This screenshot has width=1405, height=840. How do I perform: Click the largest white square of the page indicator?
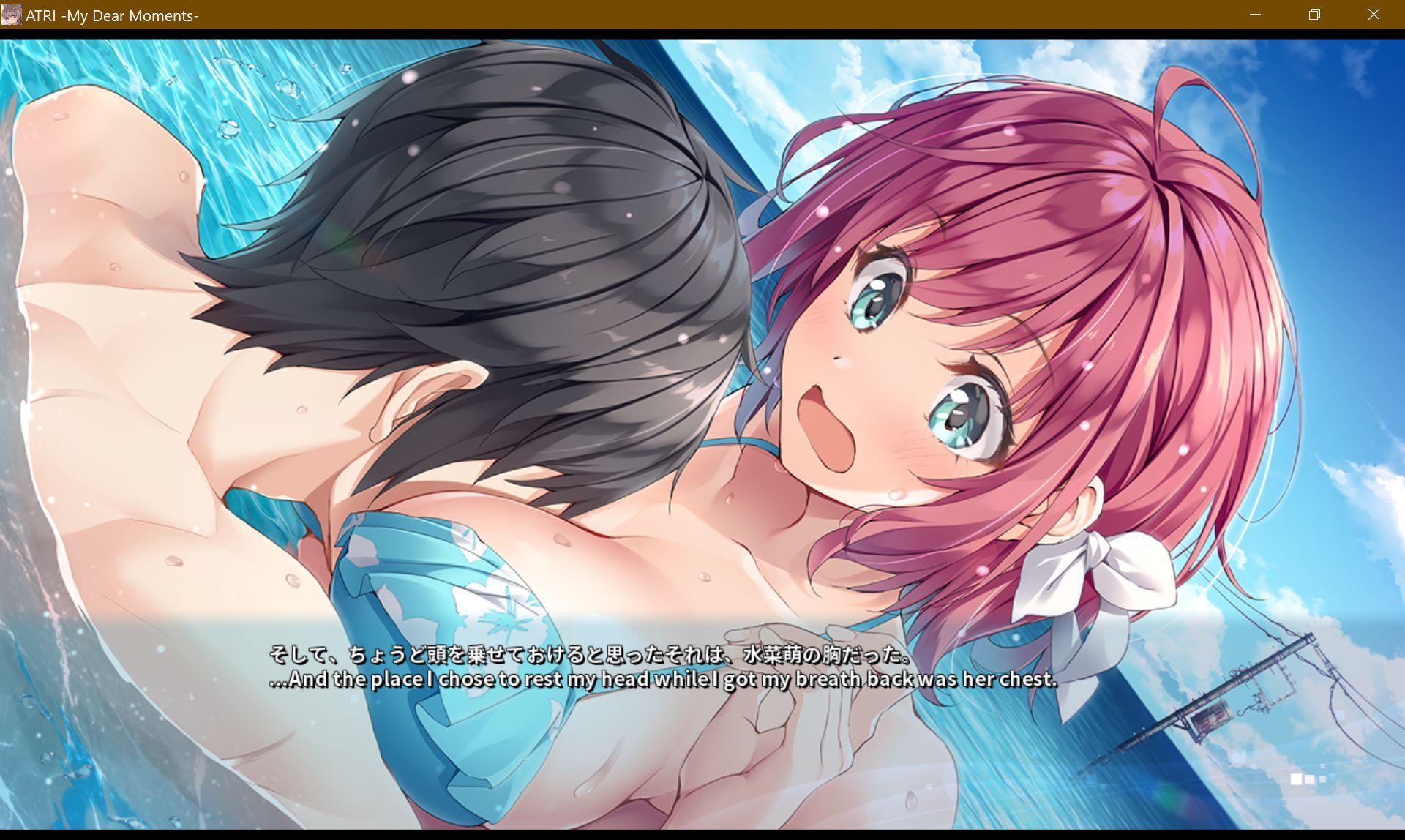pos(1297,779)
